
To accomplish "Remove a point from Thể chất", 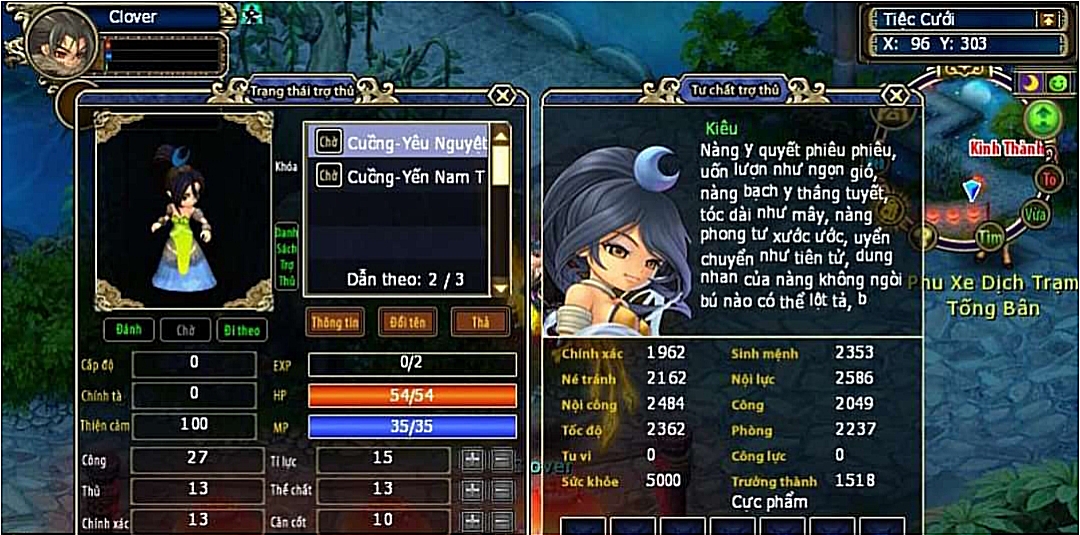I will click(x=502, y=490).
